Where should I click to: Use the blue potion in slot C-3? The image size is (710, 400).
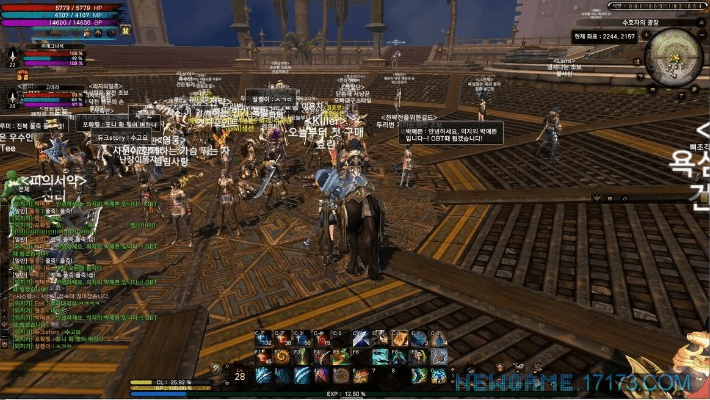point(300,338)
